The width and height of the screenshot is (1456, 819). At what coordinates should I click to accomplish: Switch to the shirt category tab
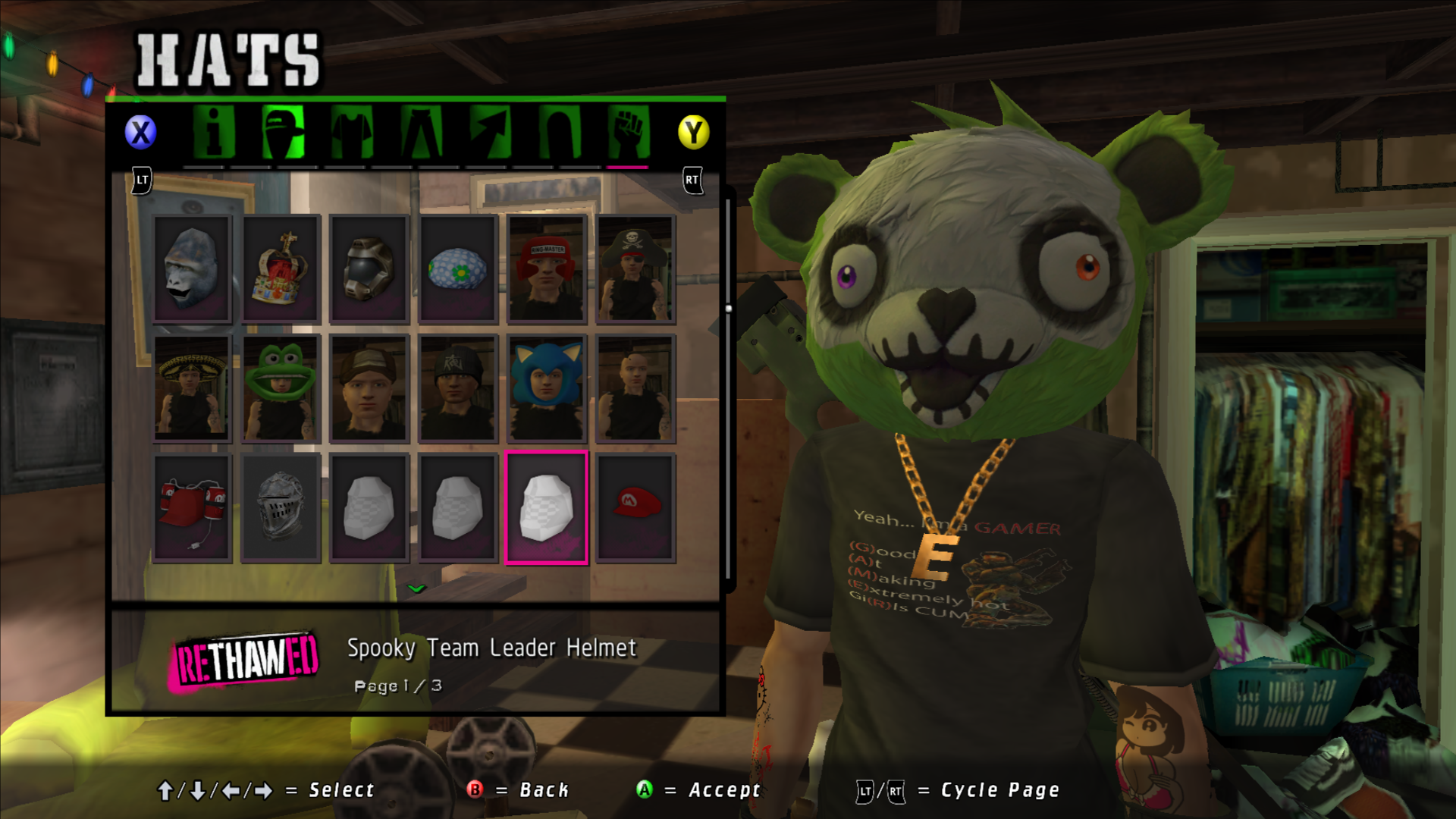pyautogui.click(x=352, y=133)
